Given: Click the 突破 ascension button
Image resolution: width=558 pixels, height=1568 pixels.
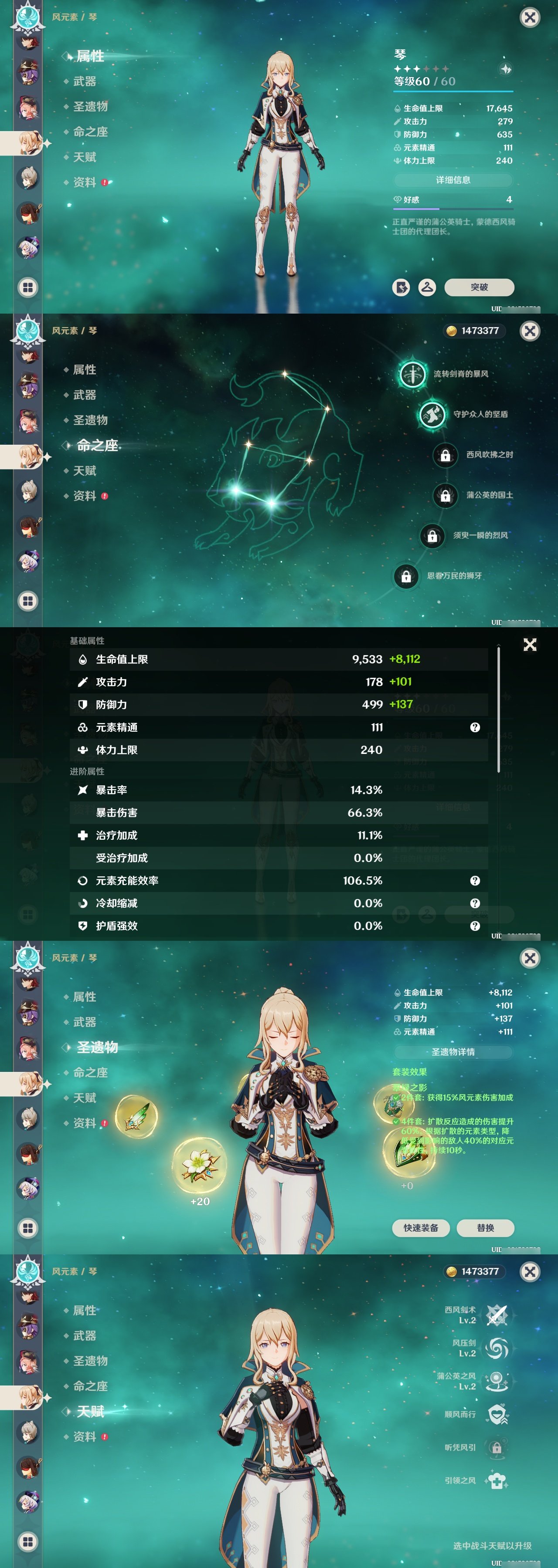Looking at the screenshot, I should (x=480, y=287).
